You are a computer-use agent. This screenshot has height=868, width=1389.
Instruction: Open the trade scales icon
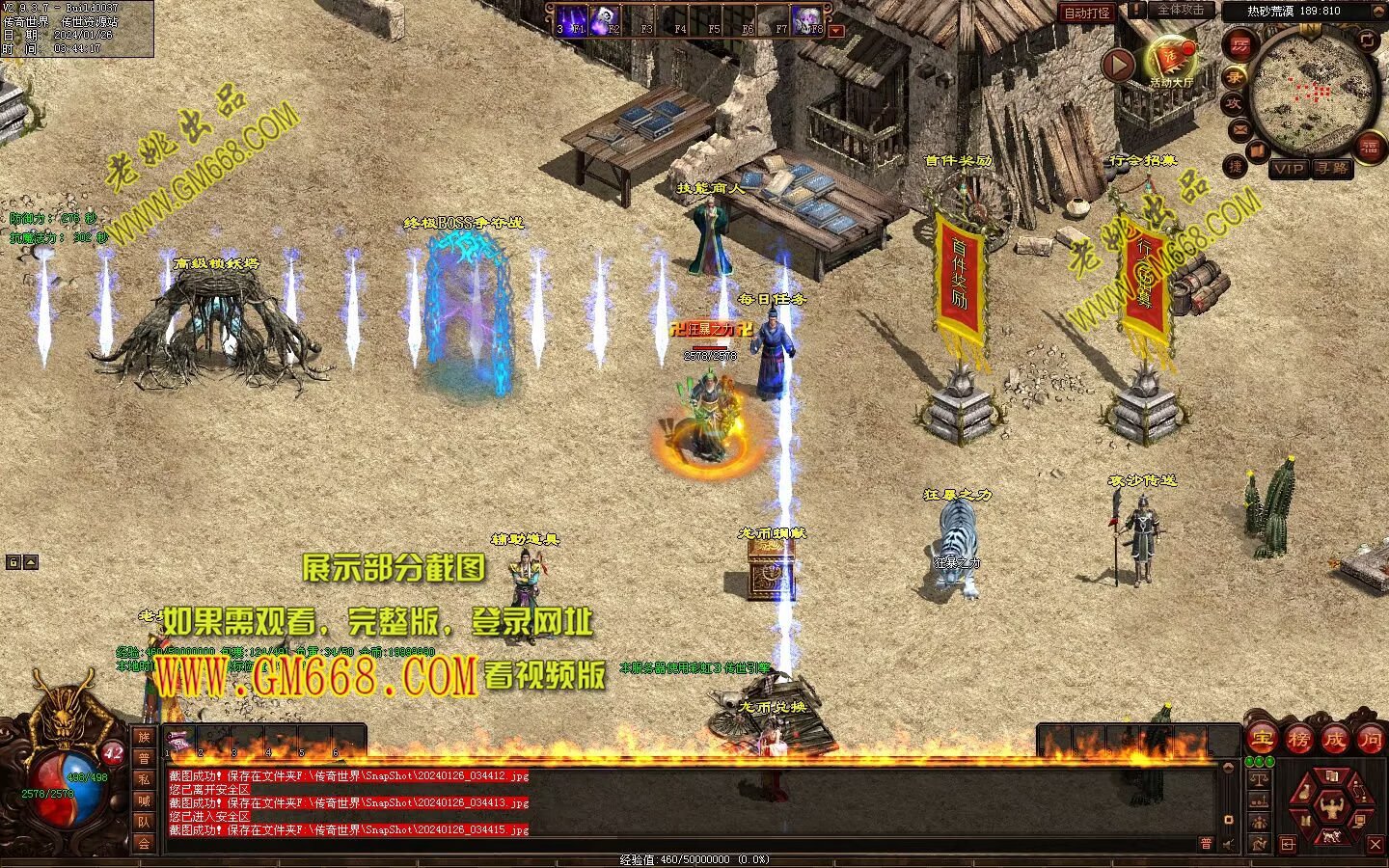[x=1258, y=779]
